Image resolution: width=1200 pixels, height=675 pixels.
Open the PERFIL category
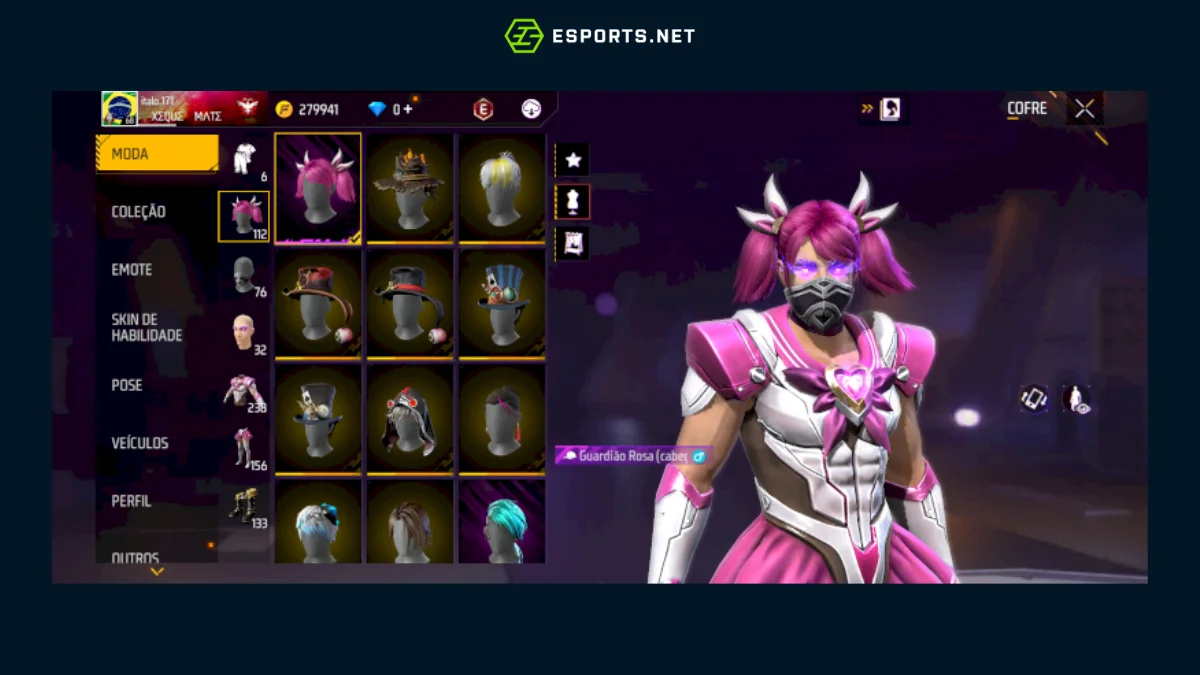(x=132, y=501)
